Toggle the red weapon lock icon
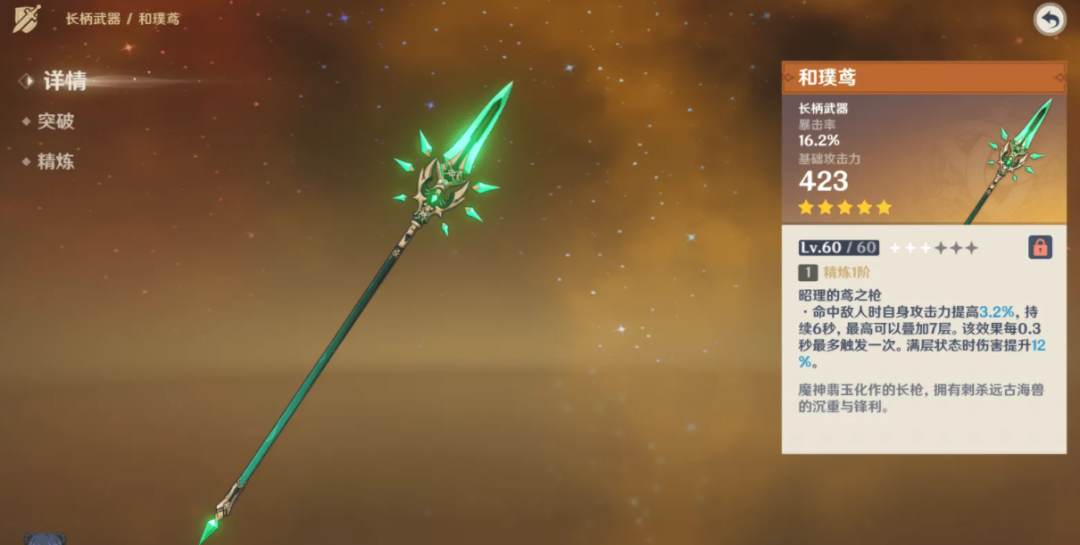This screenshot has height=545, width=1080. coord(1040,247)
